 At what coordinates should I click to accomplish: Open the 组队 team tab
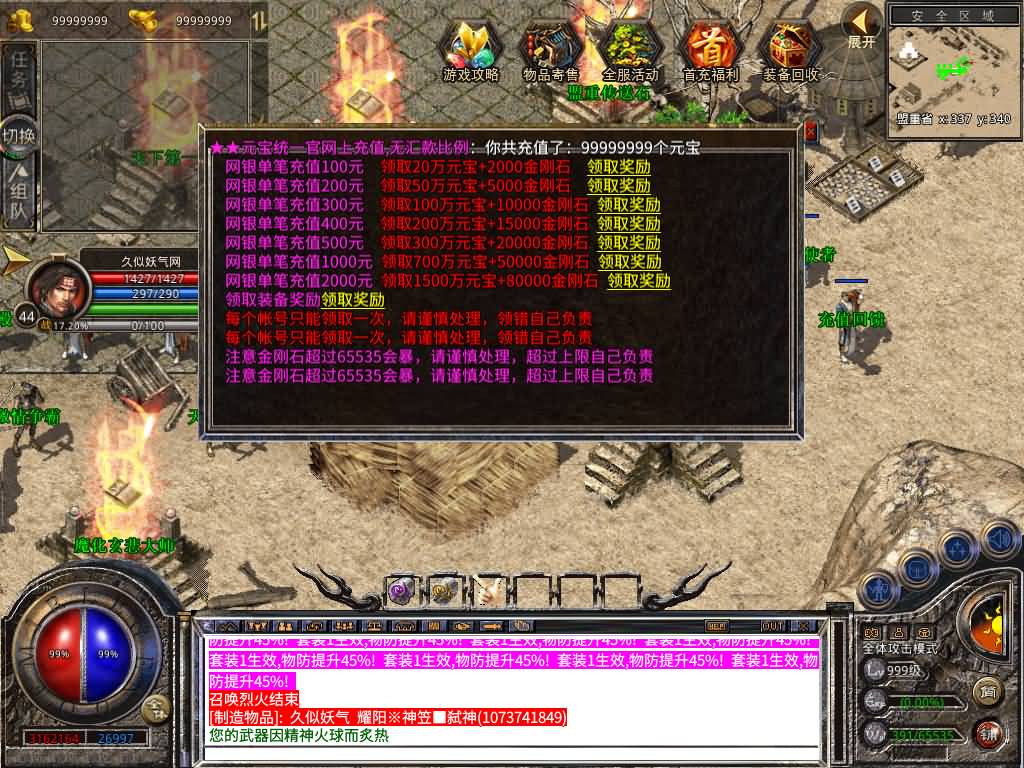(19, 196)
